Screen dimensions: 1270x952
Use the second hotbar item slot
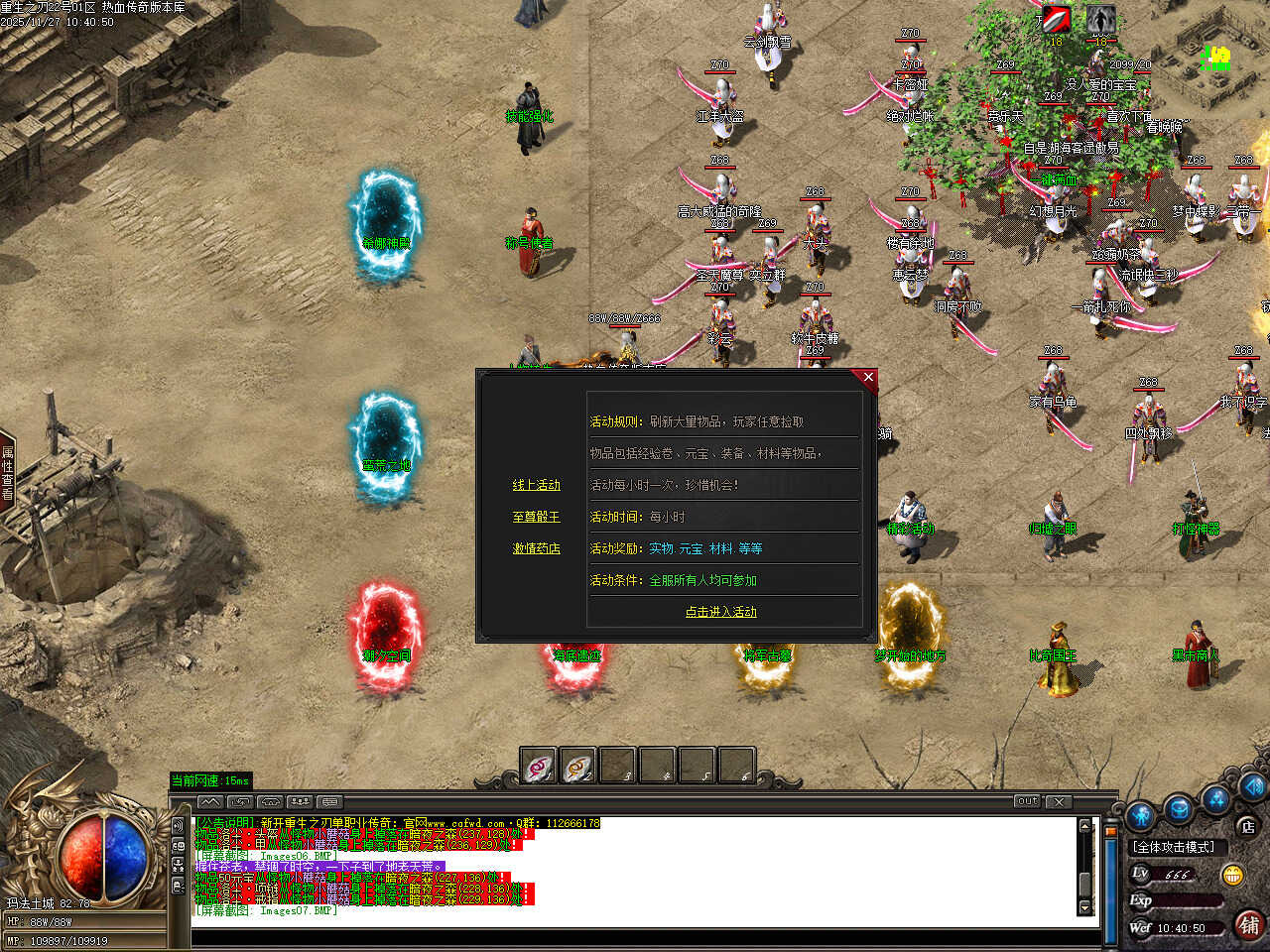point(577,767)
